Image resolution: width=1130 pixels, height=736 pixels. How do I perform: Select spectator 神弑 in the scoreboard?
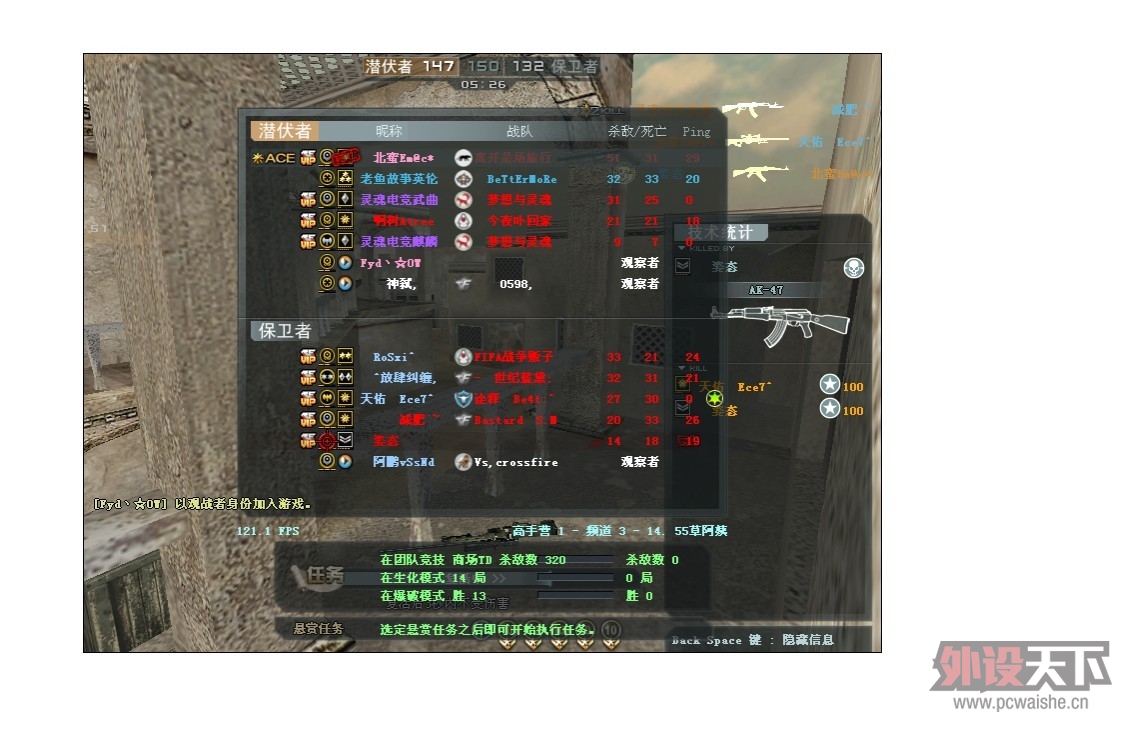tap(401, 284)
